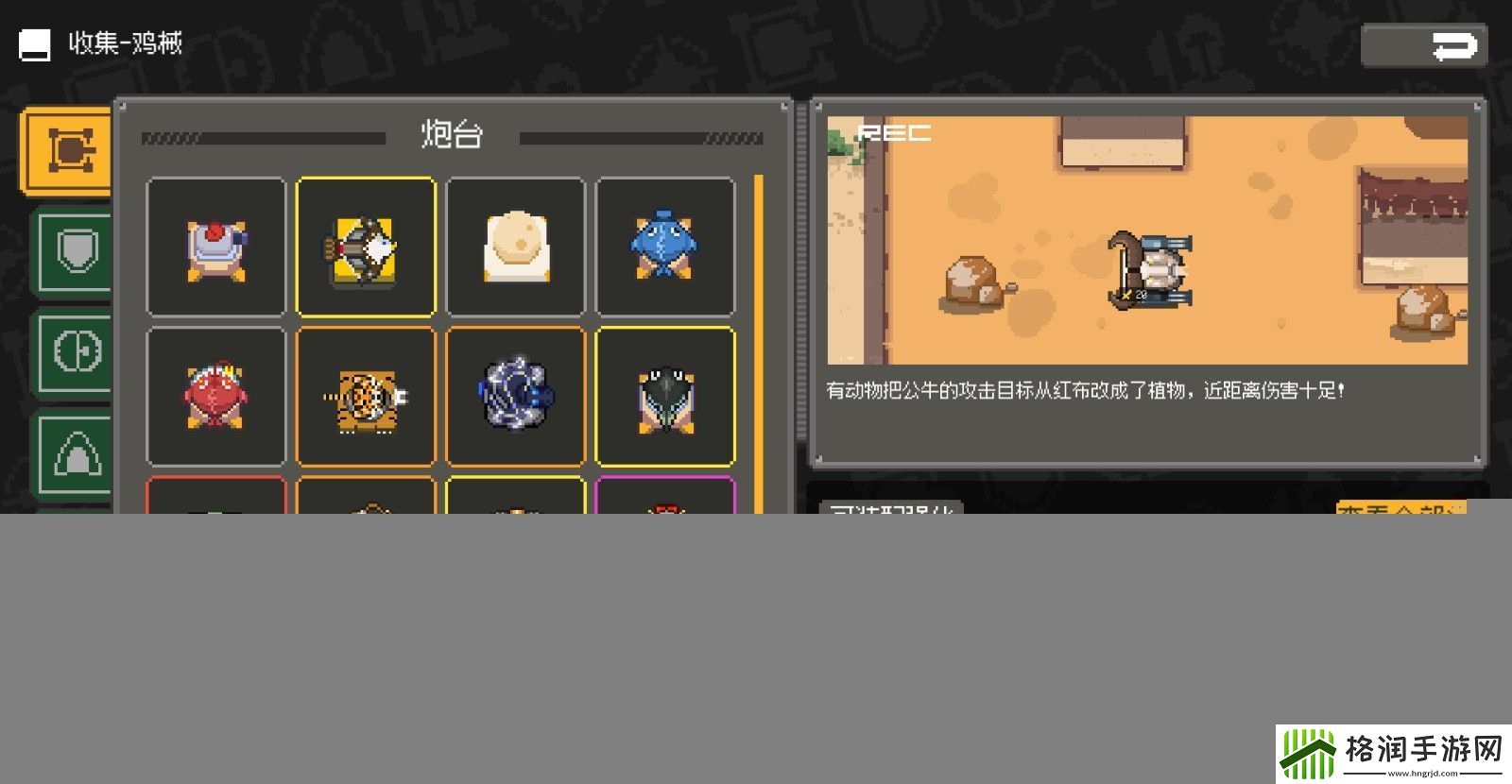Open the white egg turret details
Viewport: 1512px width, 784px height.
(x=516, y=244)
